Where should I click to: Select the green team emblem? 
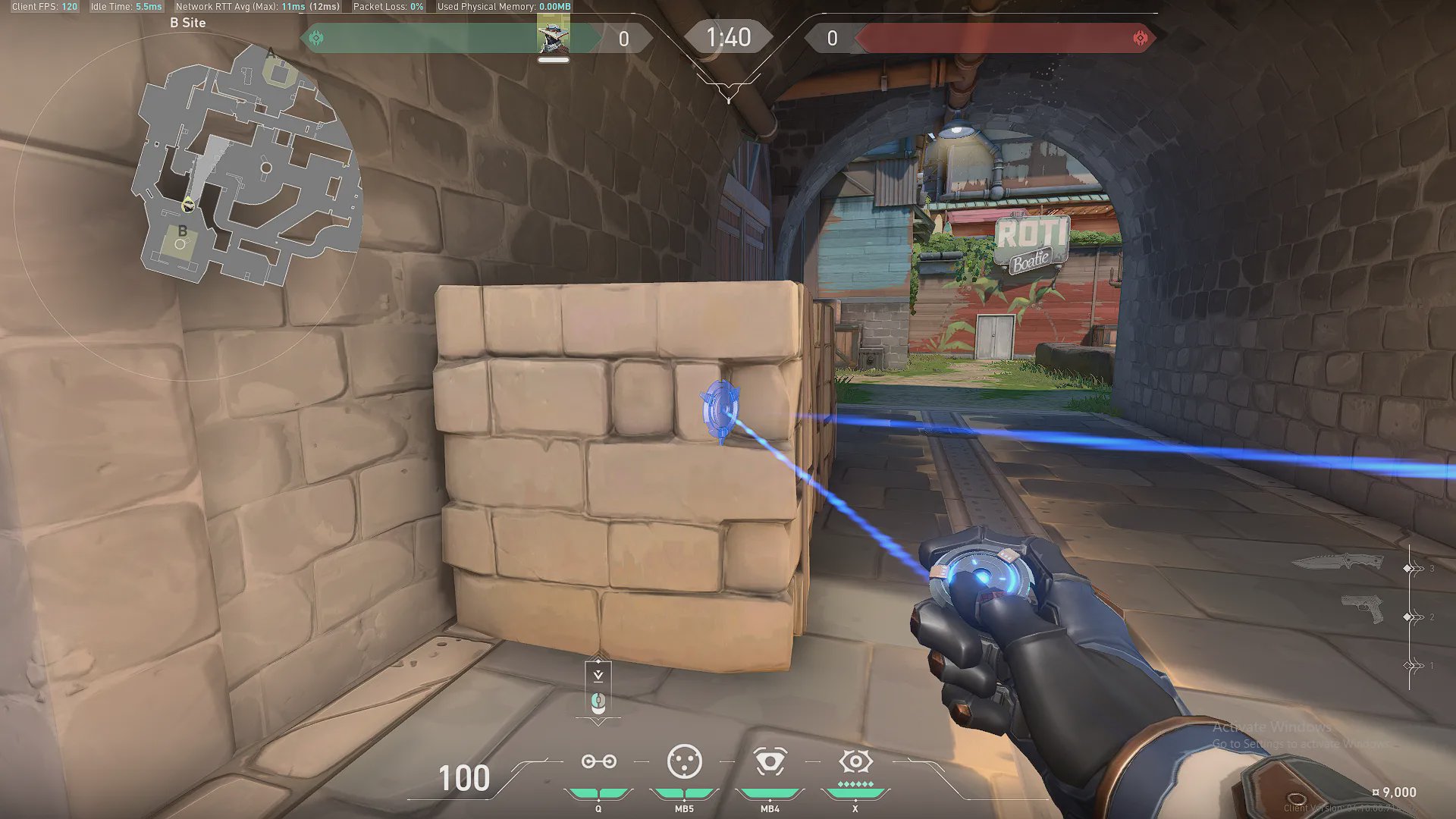316,38
